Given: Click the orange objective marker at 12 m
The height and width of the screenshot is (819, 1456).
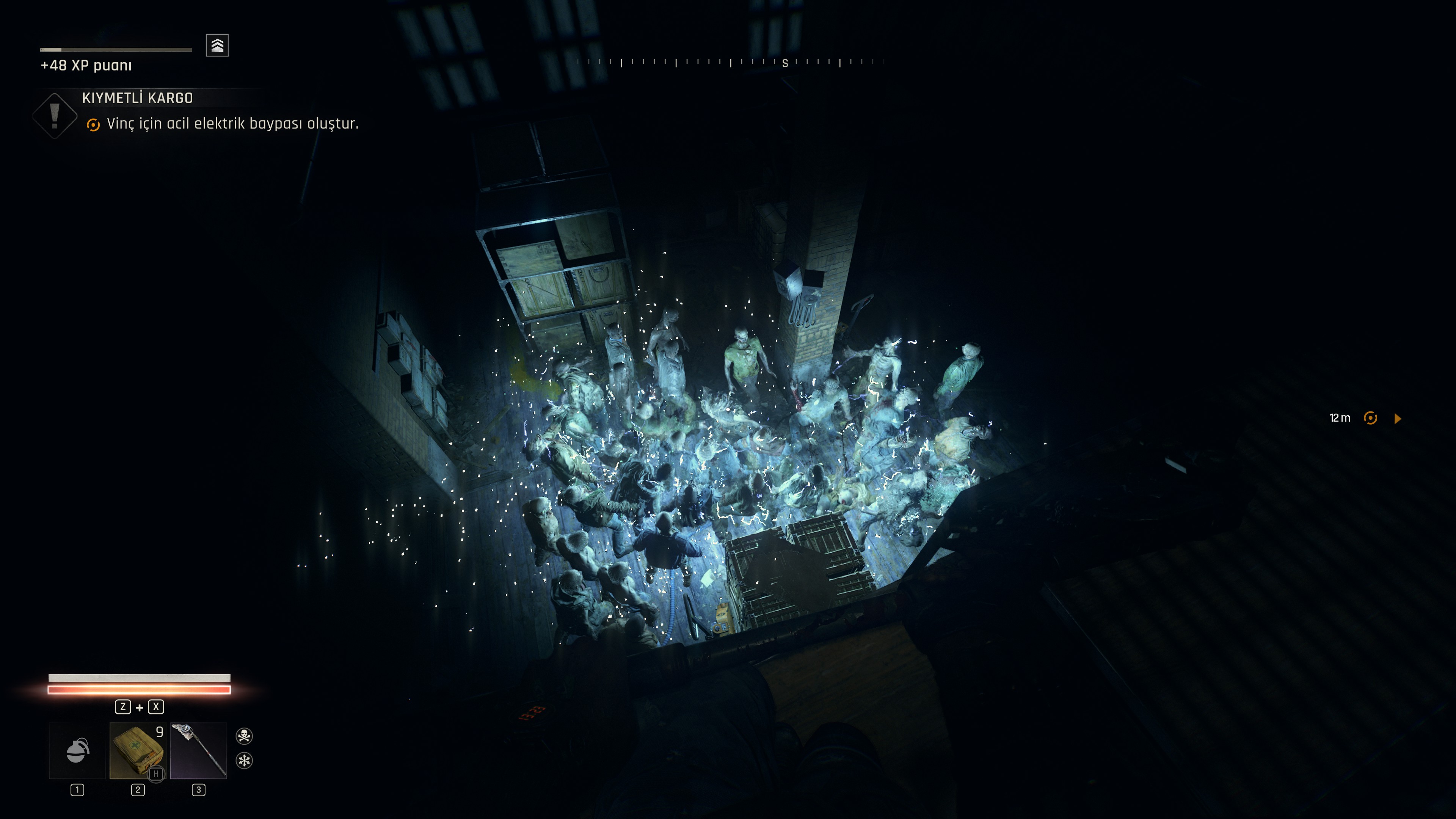Looking at the screenshot, I should [x=1370, y=418].
